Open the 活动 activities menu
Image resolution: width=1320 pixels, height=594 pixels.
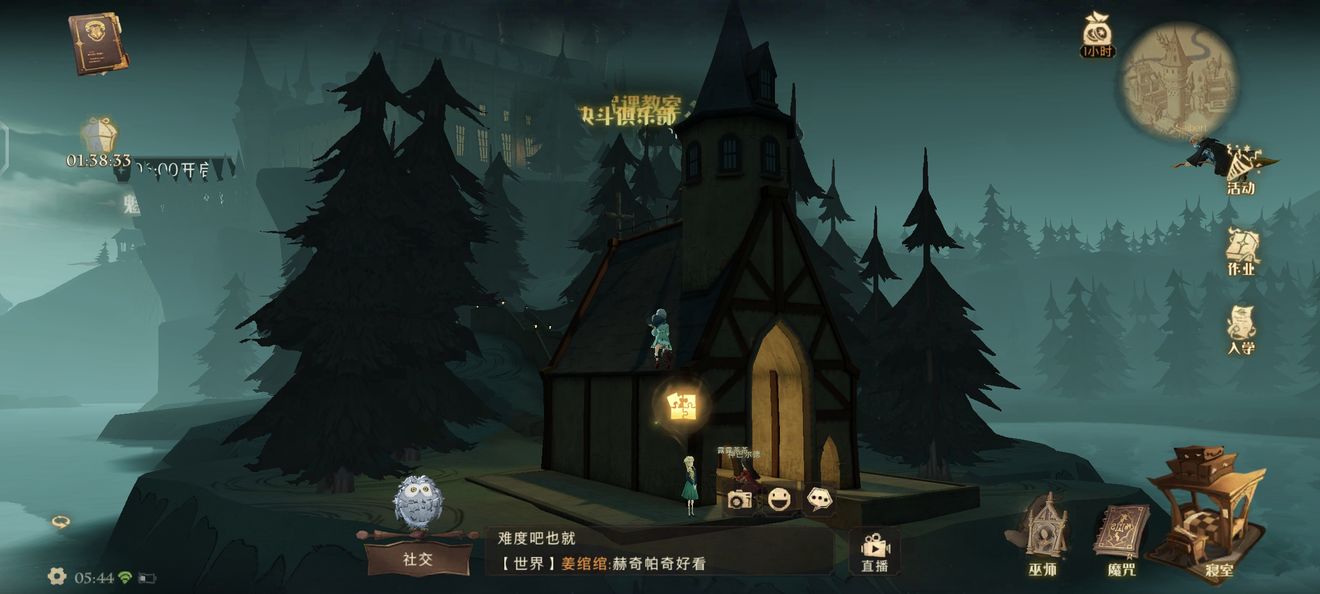tap(1240, 168)
